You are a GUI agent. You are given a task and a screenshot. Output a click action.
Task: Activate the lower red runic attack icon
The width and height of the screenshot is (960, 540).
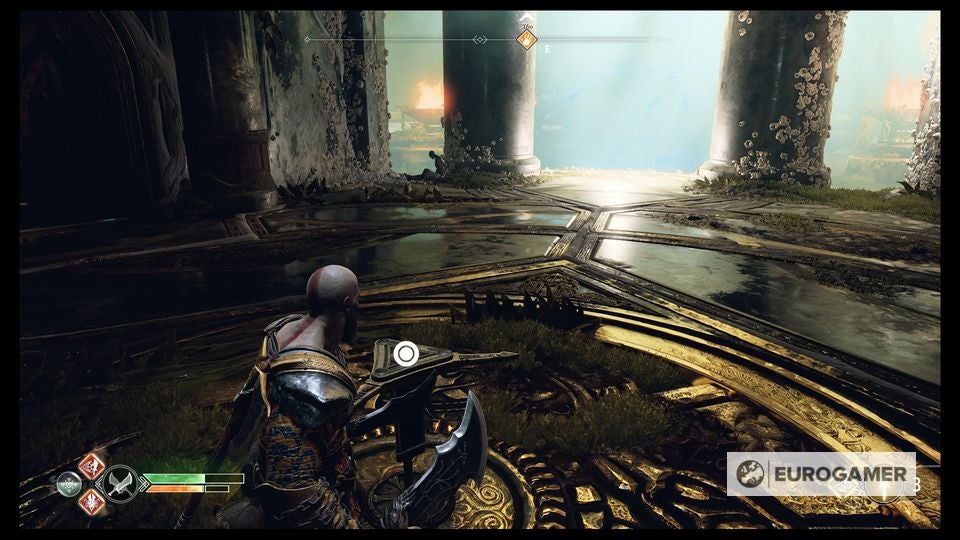pos(92,502)
